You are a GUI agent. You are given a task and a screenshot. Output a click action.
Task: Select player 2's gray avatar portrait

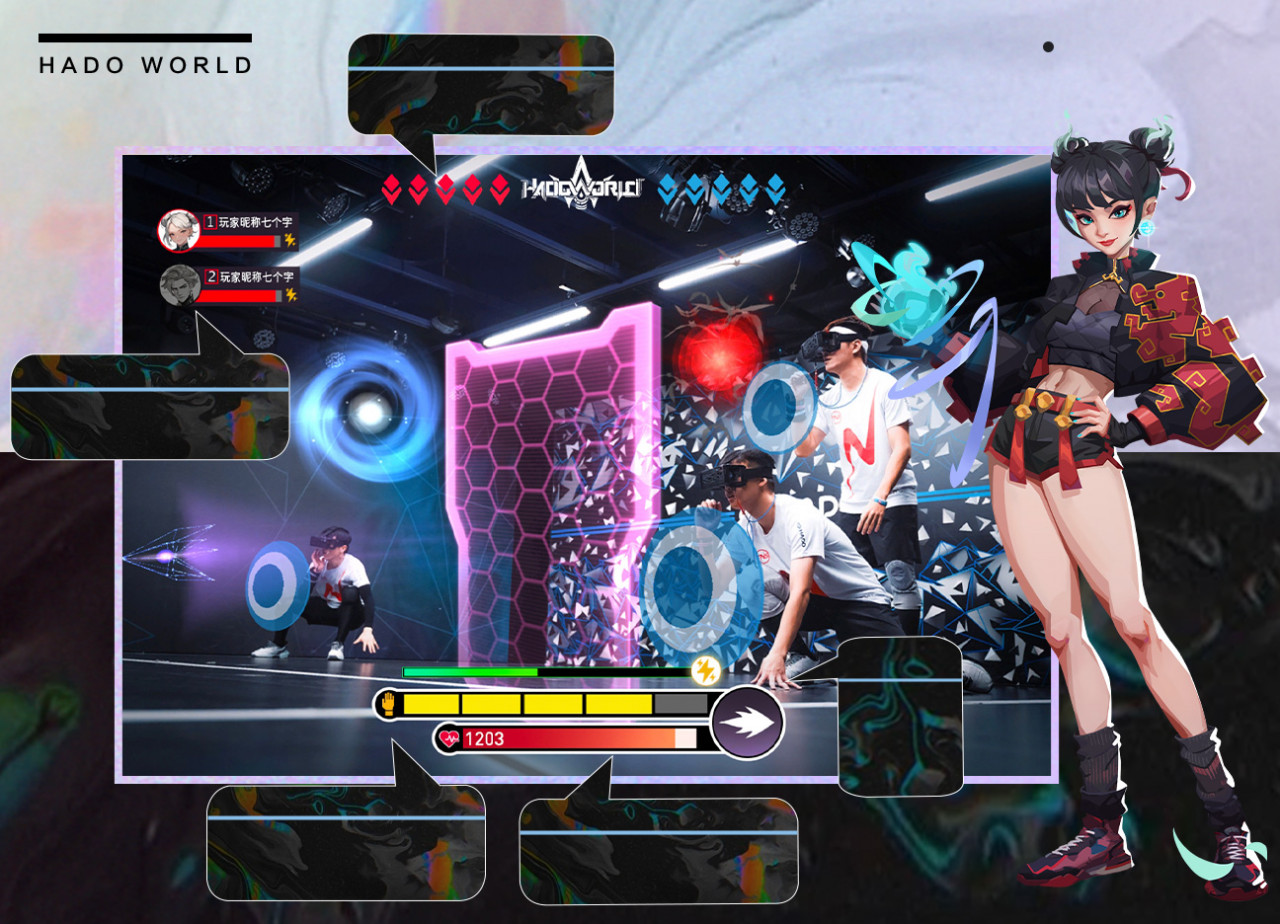(179, 284)
